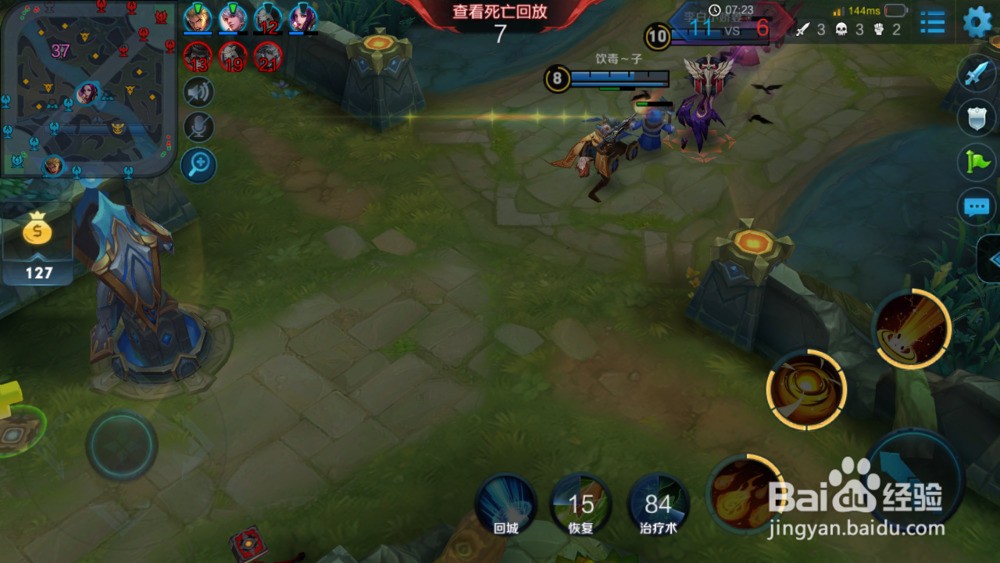
Task: Tap the minimap
Action: click(88, 88)
